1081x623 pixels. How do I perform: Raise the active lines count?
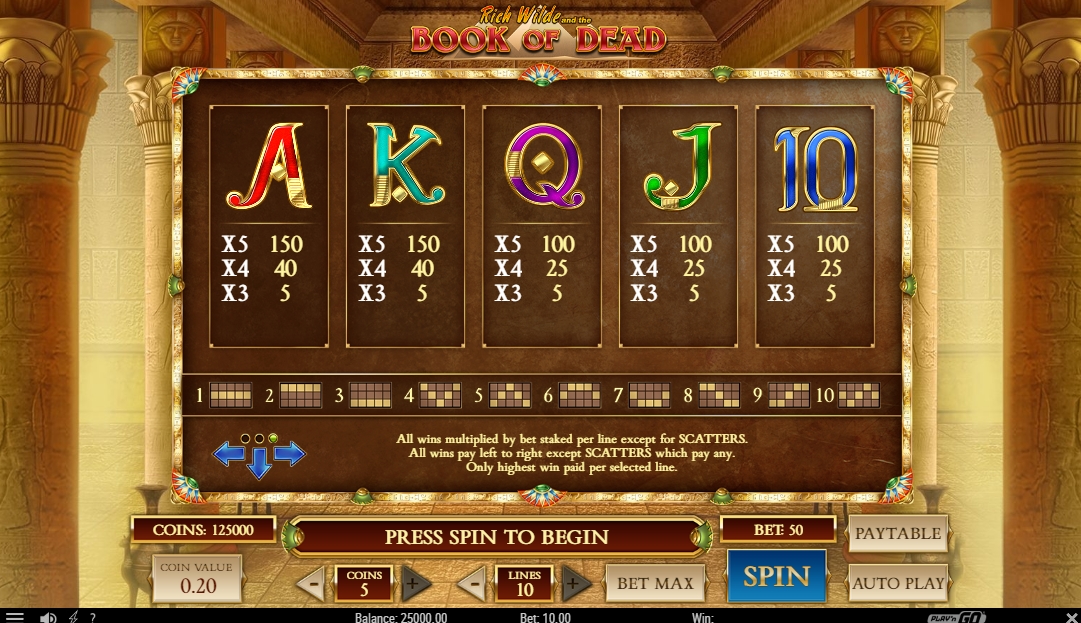click(576, 583)
